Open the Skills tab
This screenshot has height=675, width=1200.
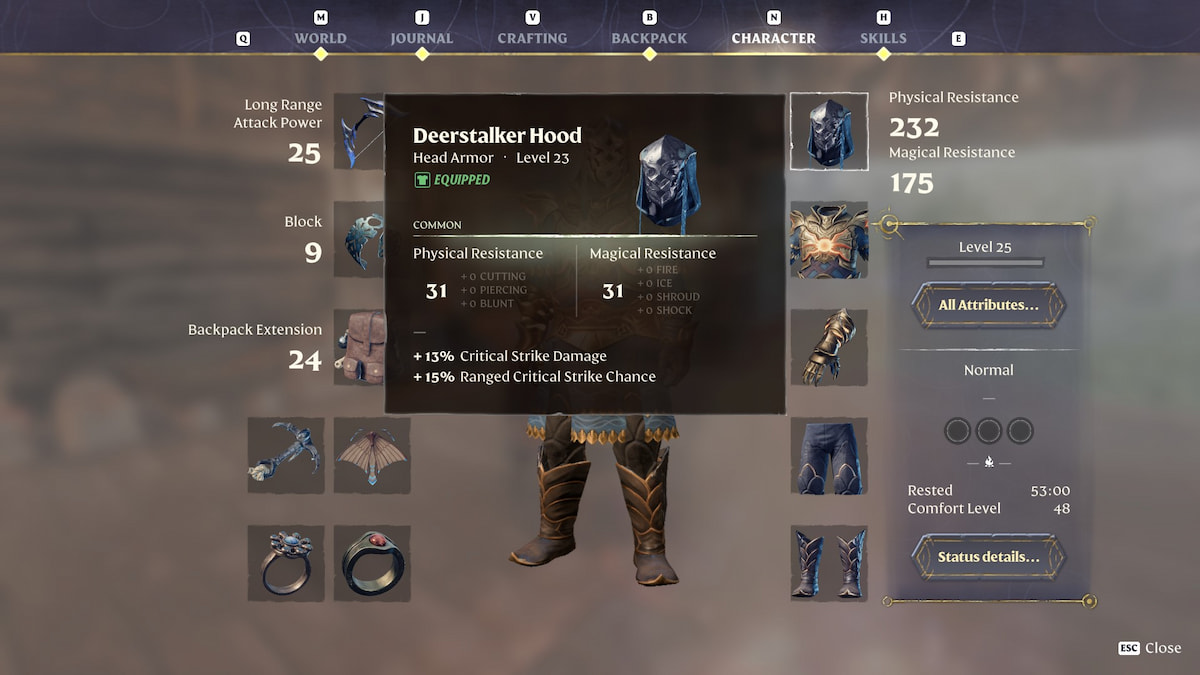tap(883, 38)
